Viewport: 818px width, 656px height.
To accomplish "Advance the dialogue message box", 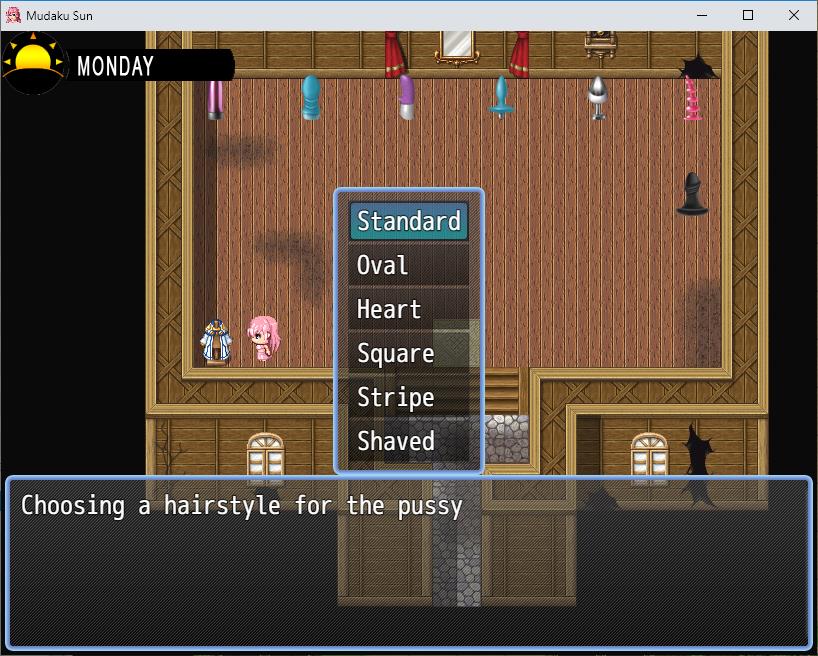I will (408, 562).
